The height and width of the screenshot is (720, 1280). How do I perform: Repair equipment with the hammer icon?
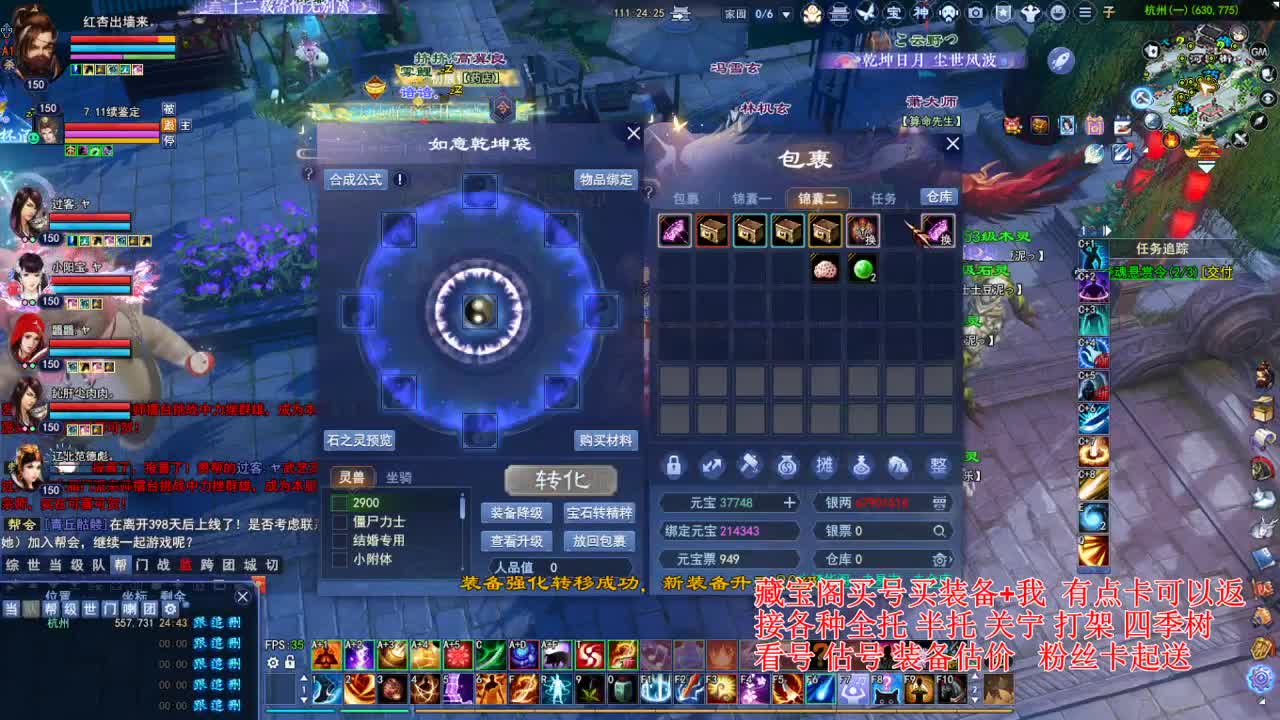click(x=750, y=465)
